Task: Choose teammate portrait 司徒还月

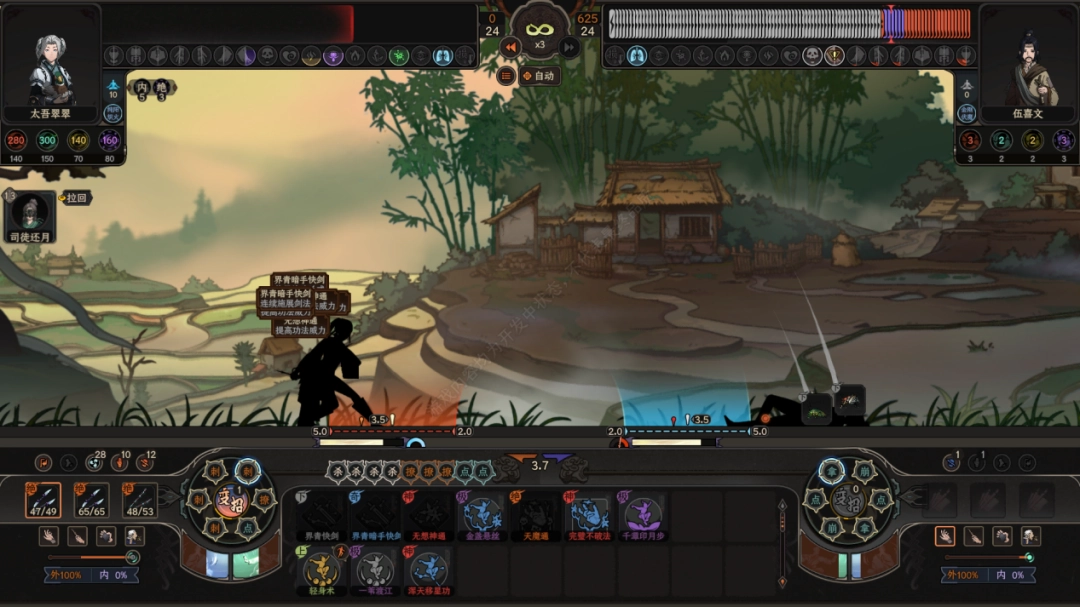Action: [x=30, y=215]
